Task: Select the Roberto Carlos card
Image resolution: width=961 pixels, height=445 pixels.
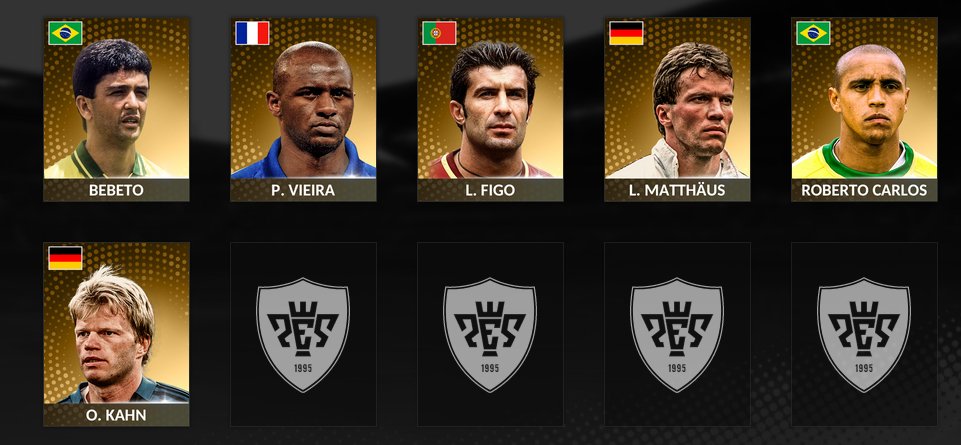Action: pos(864,109)
